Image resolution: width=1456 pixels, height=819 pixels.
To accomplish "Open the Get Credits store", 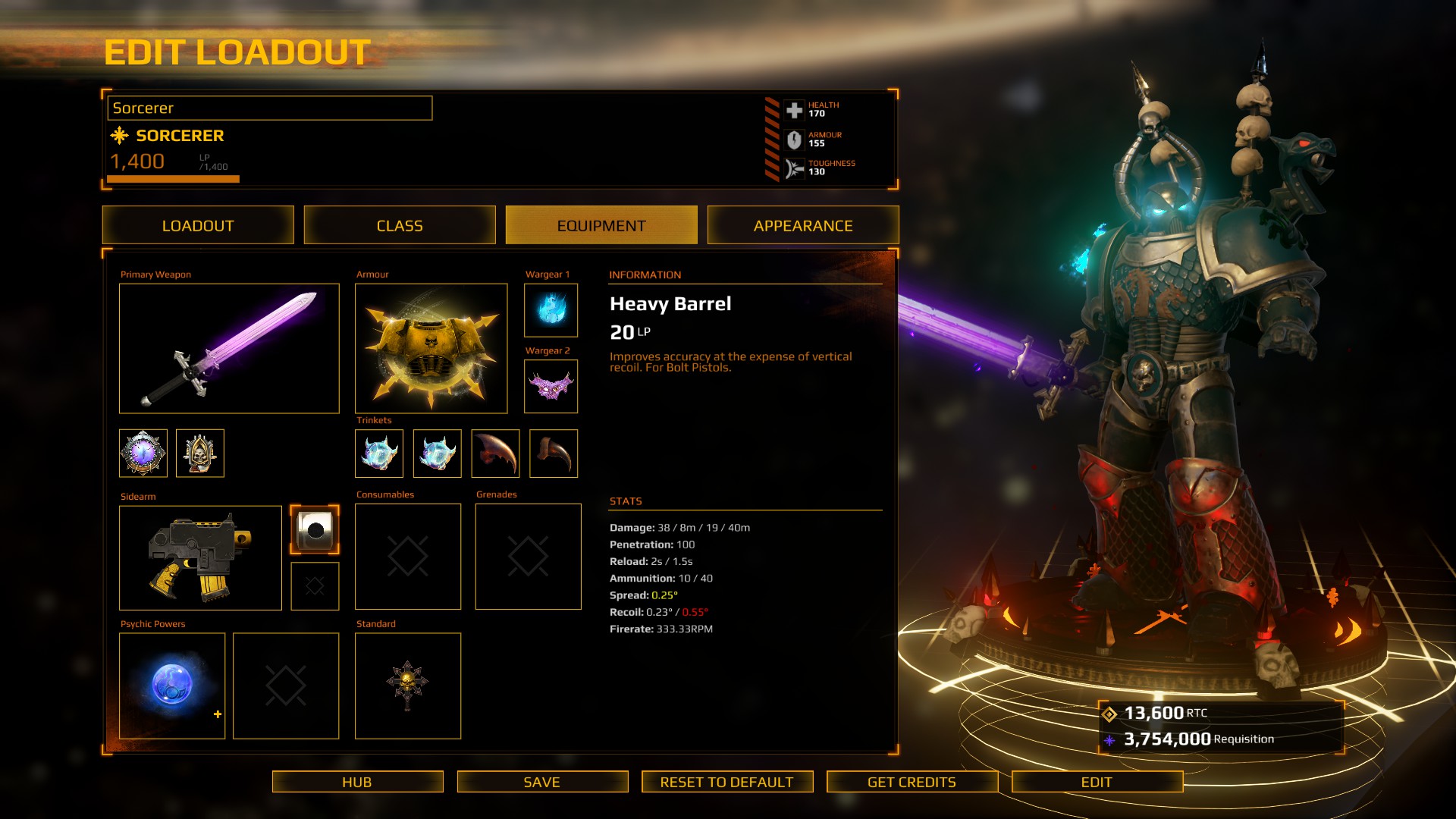I will point(912,782).
